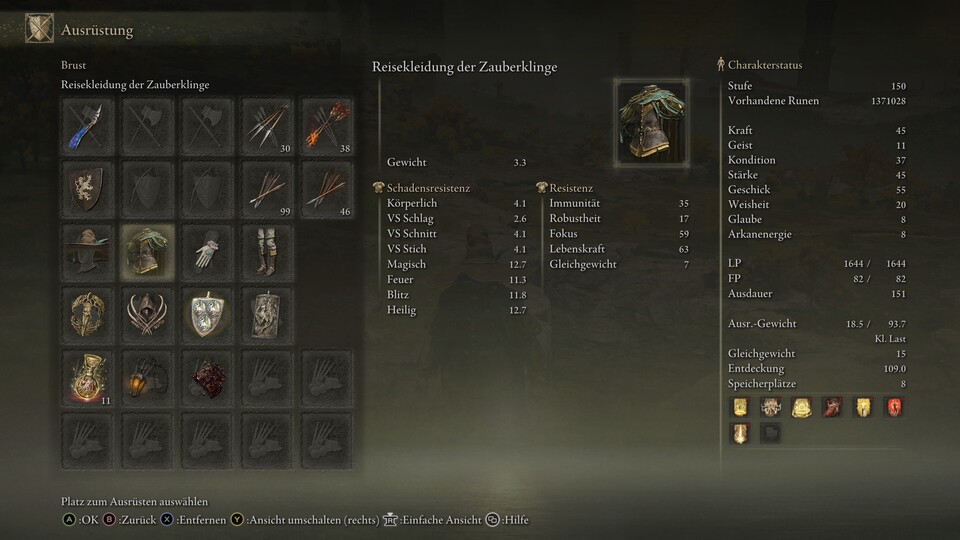The width and height of the screenshot is (960, 540).
Task: Select the wide-brimmed hat head armor slot
Action: (x=88, y=250)
